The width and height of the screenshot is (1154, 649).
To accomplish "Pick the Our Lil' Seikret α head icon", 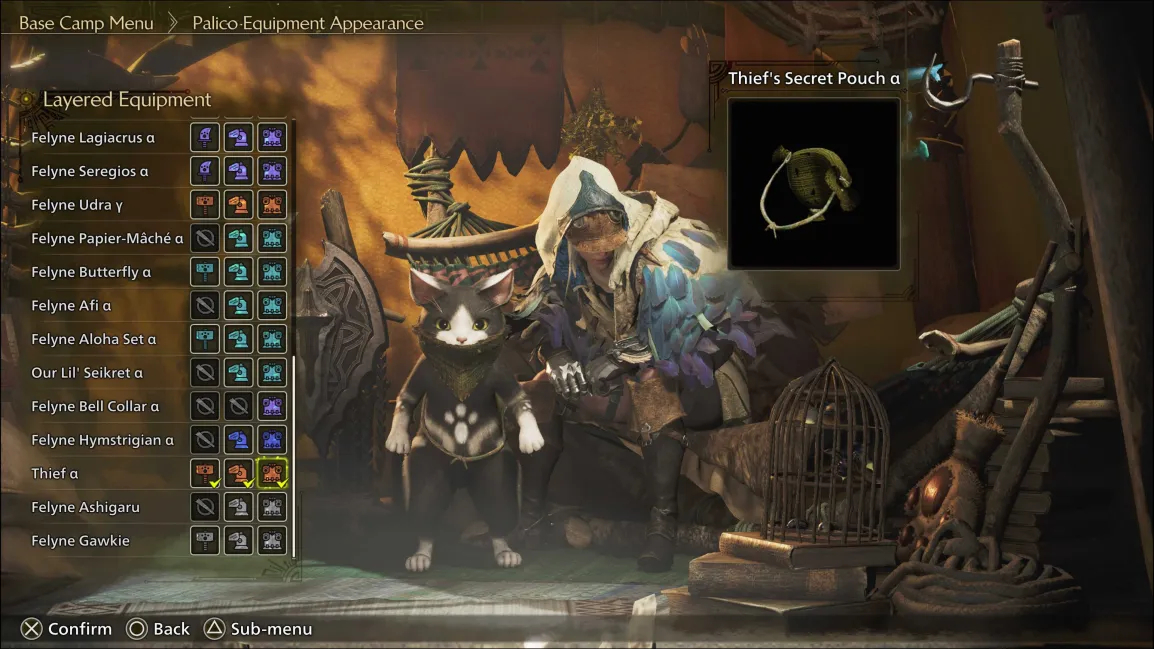I will click(x=238, y=373).
